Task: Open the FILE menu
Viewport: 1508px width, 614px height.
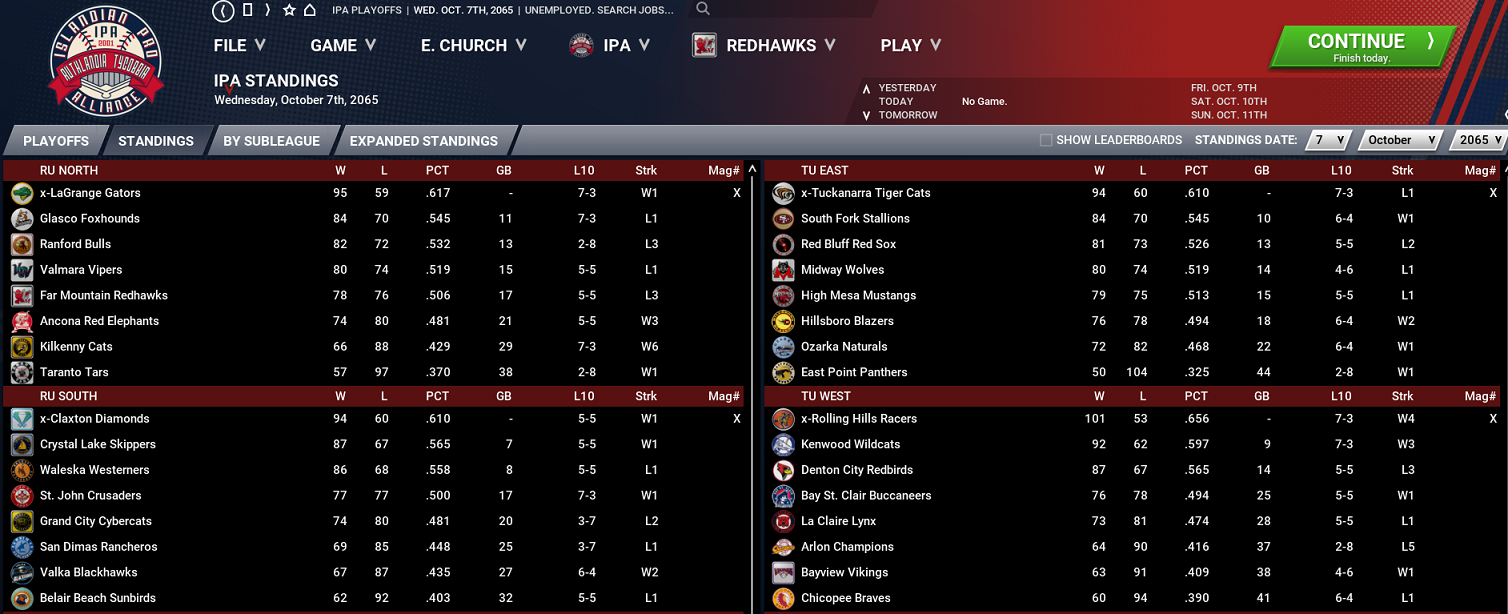Action: 239,45
